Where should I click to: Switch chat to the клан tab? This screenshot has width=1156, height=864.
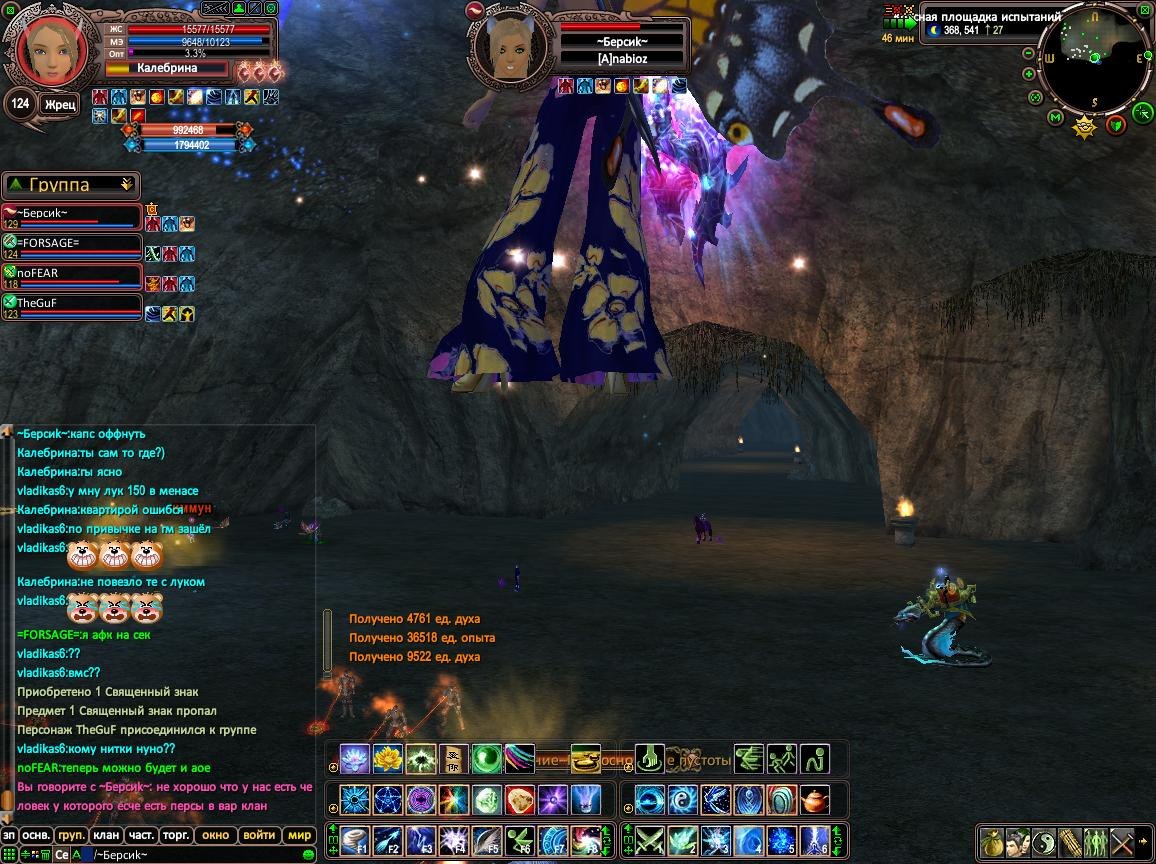click(105, 835)
